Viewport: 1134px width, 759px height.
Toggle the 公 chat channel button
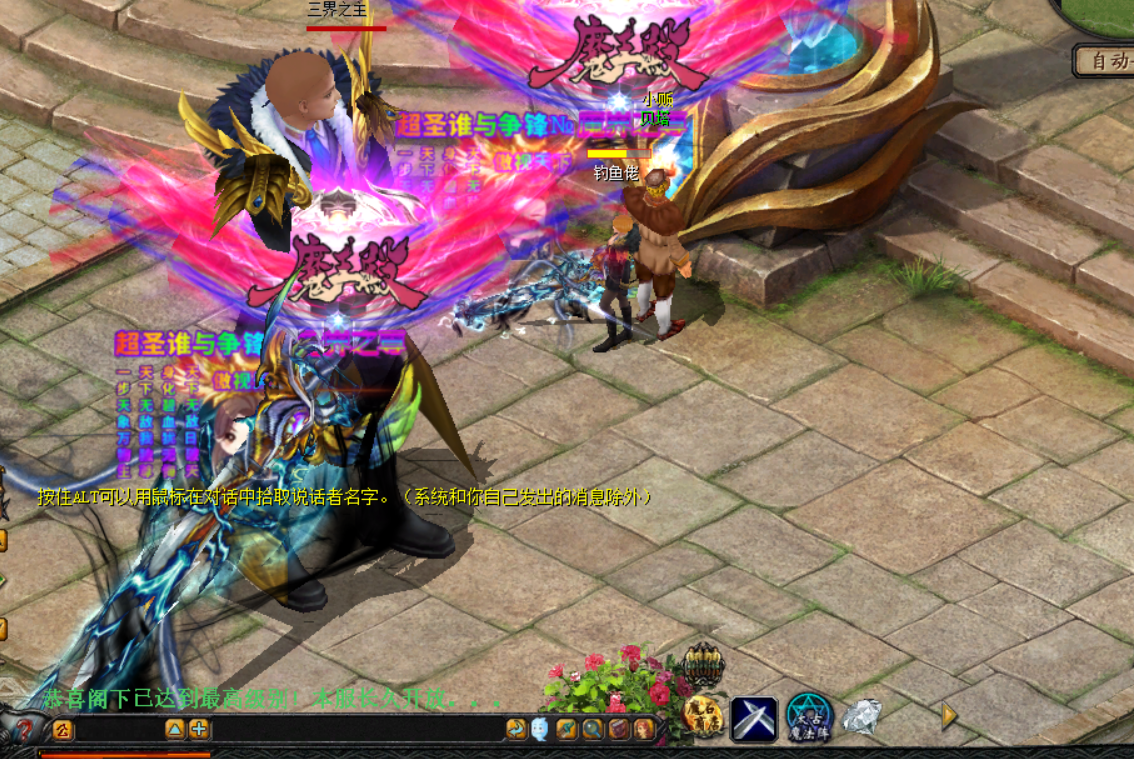coord(63,729)
